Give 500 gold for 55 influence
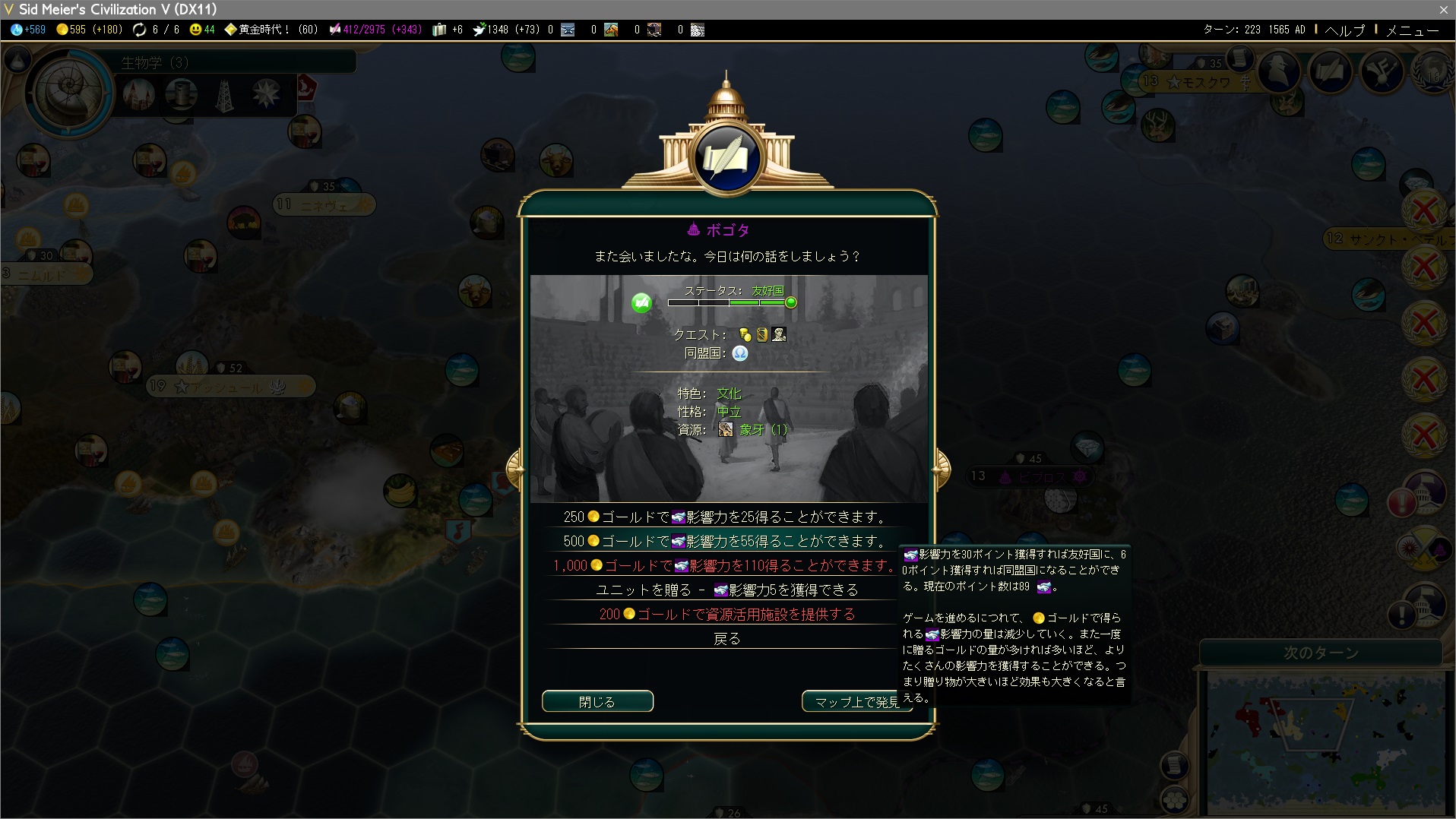The width and height of the screenshot is (1456, 819). tap(726, 542)
